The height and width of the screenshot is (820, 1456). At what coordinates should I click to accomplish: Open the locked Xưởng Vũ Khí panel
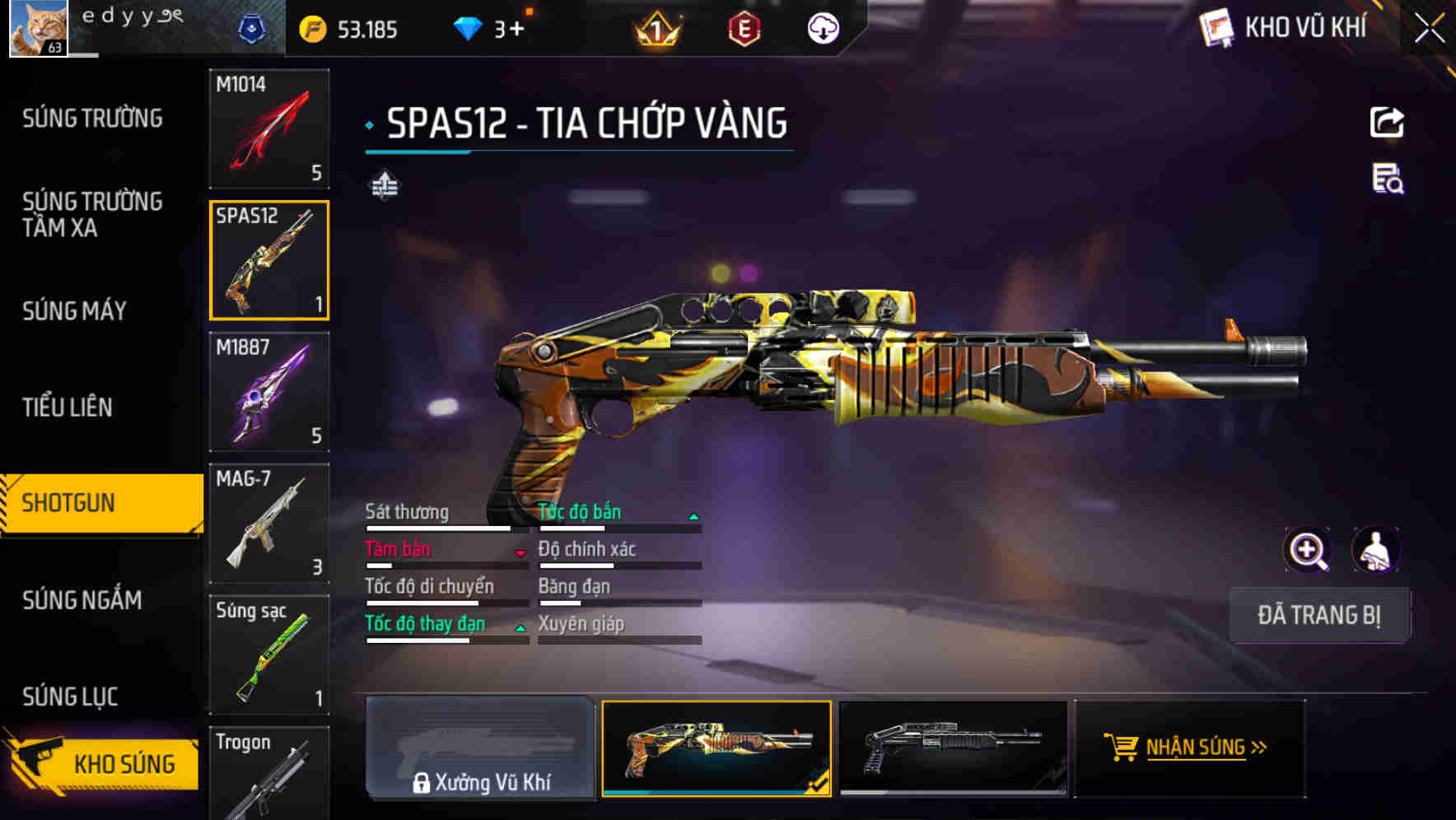pos(480,748)
